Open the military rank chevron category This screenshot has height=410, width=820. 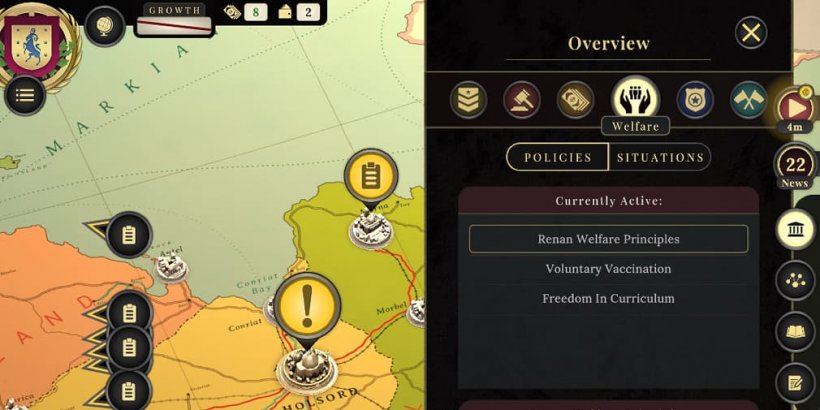pos(467,100)
